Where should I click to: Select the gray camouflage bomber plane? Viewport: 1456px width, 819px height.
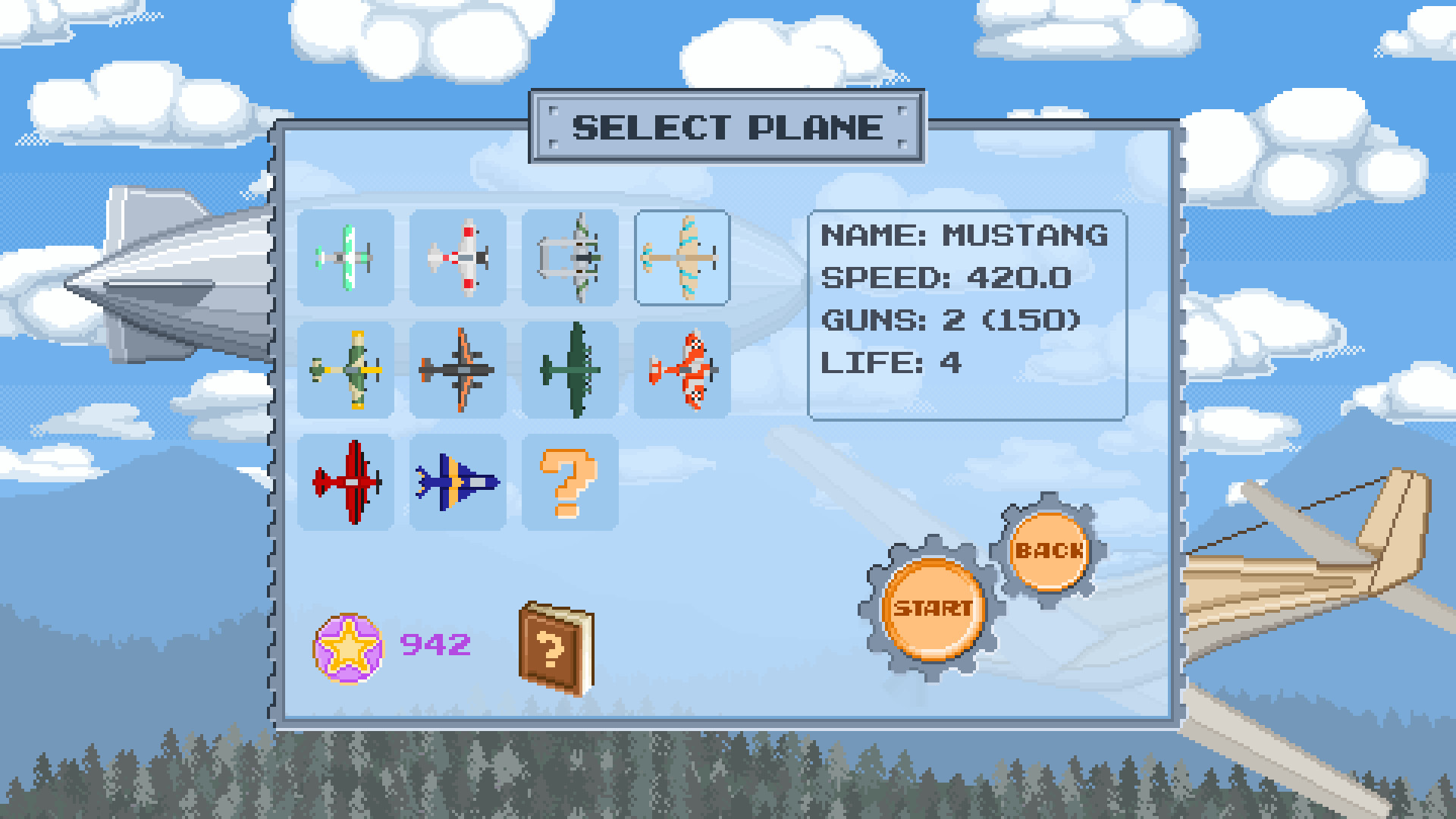click(570, 258)
